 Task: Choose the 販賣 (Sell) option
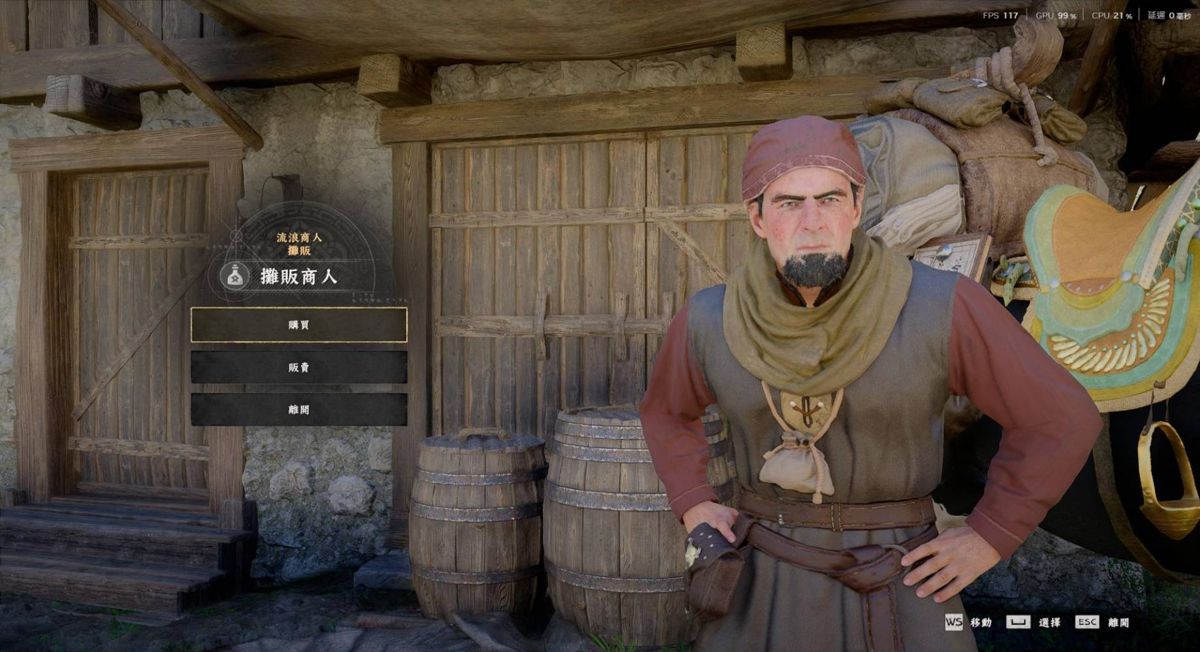tap(299, 367)
